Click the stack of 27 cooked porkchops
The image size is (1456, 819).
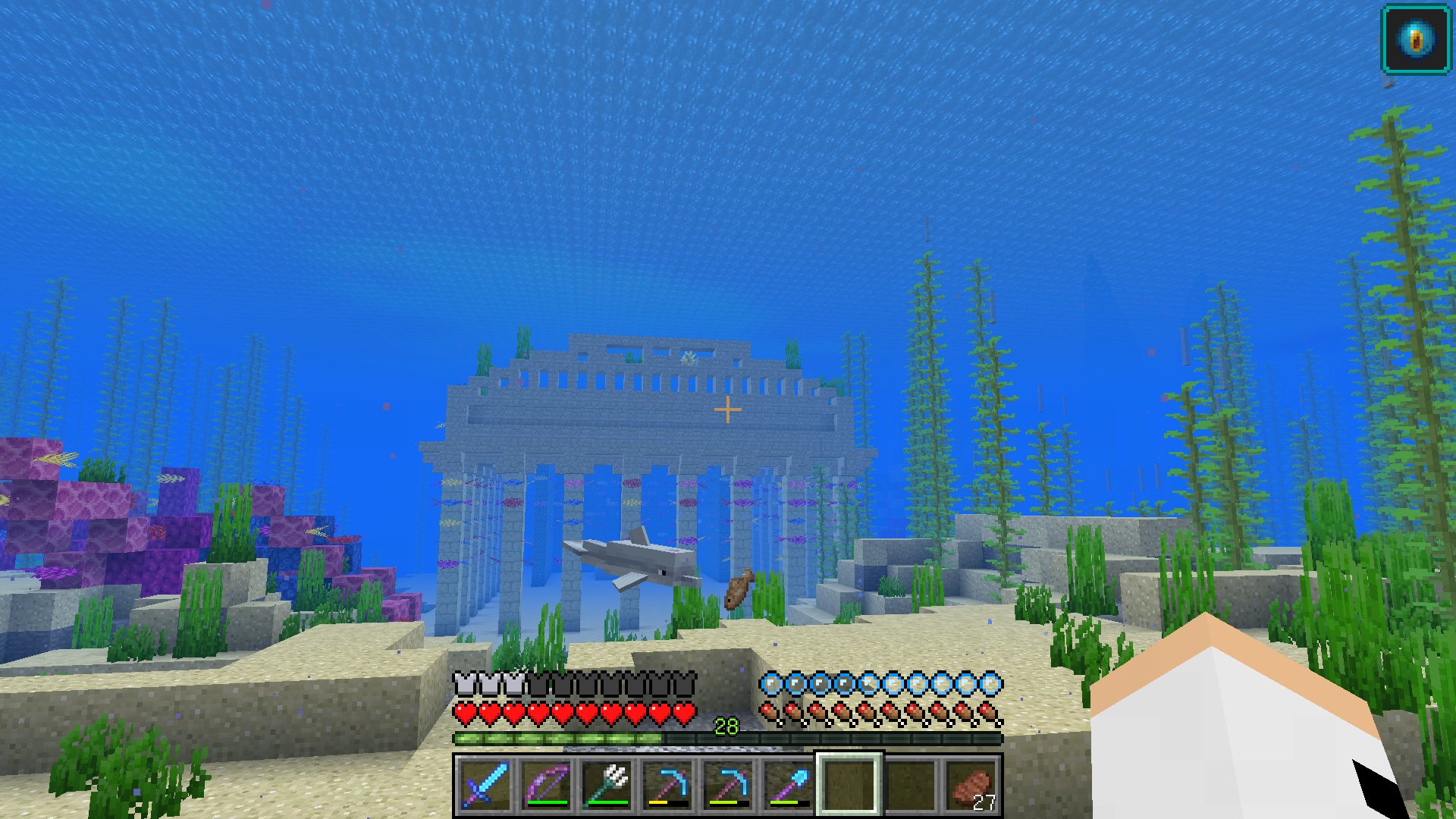tap(971, 785)
